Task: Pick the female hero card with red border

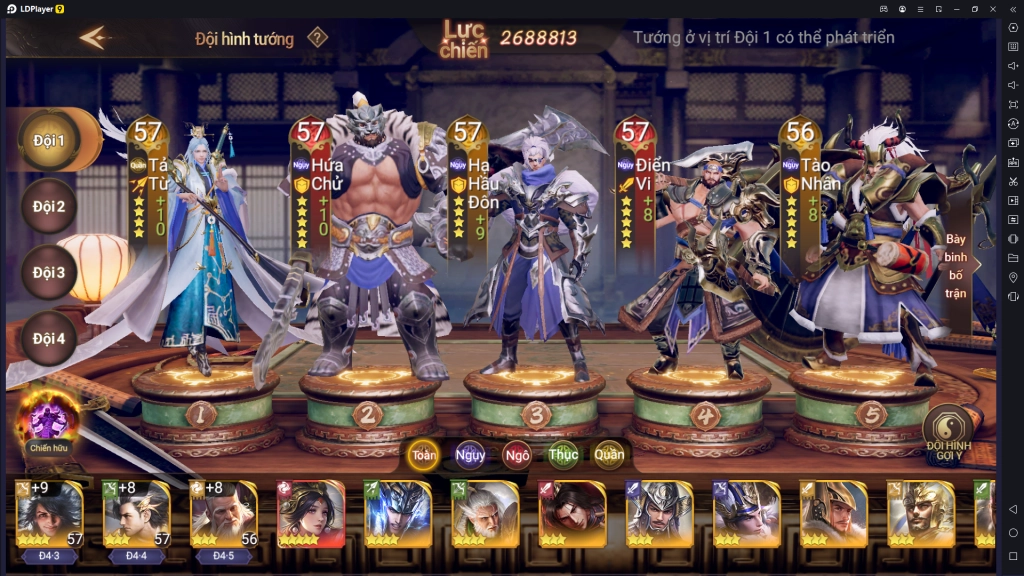Action: click(x=310, y=514)
